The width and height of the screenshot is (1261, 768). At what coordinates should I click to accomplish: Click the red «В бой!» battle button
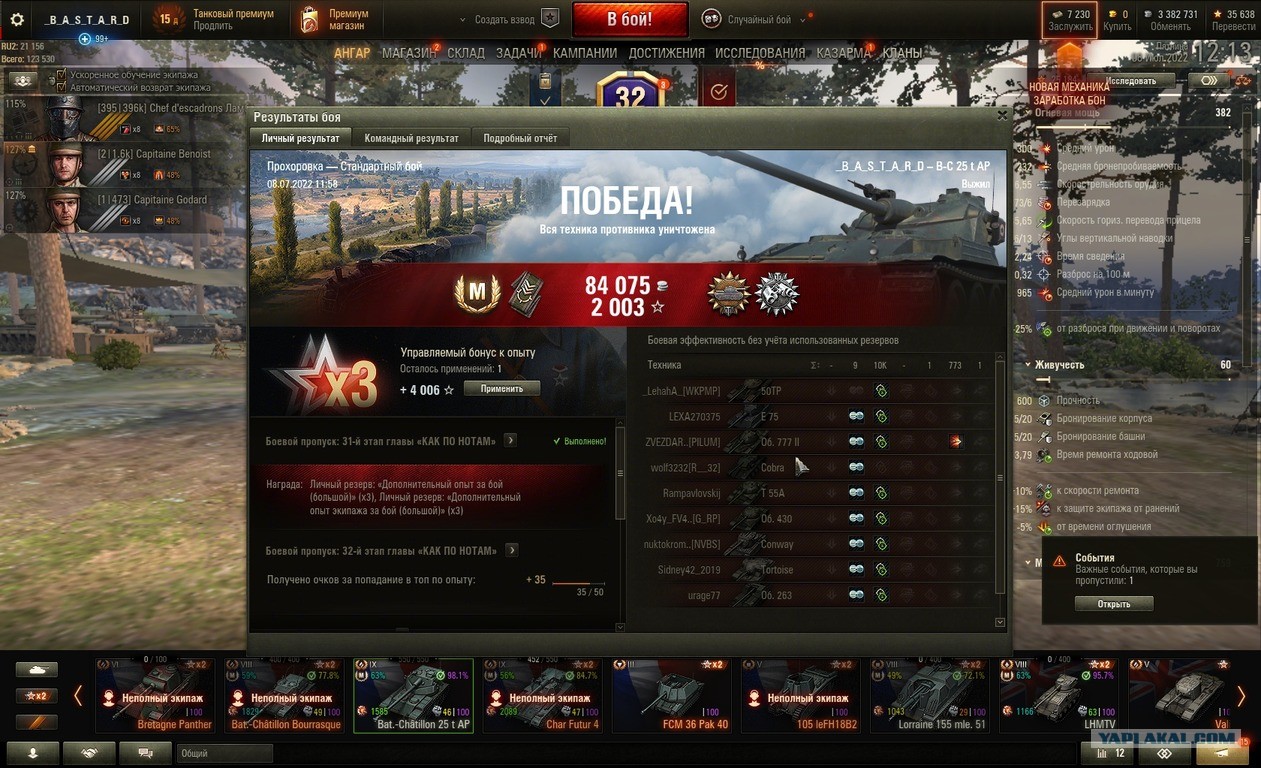630,19
